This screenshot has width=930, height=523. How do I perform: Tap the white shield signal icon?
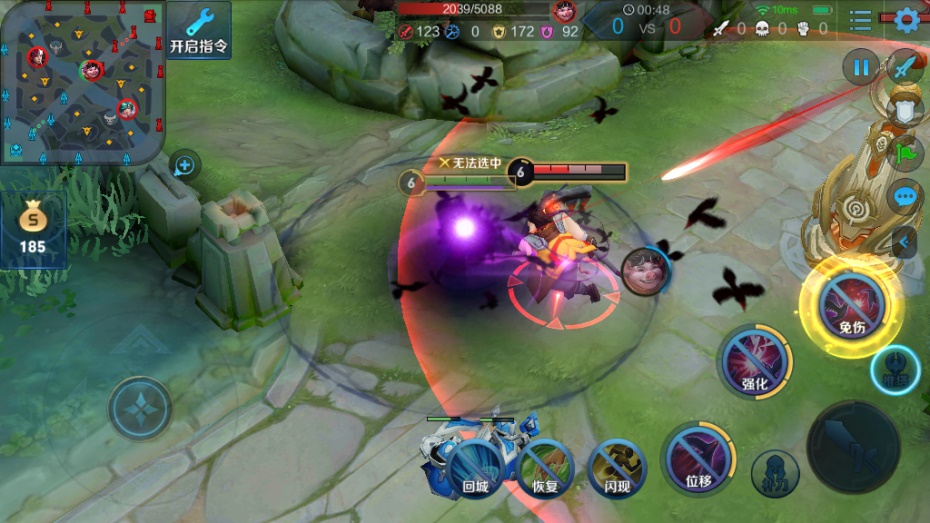coord(905,110)
